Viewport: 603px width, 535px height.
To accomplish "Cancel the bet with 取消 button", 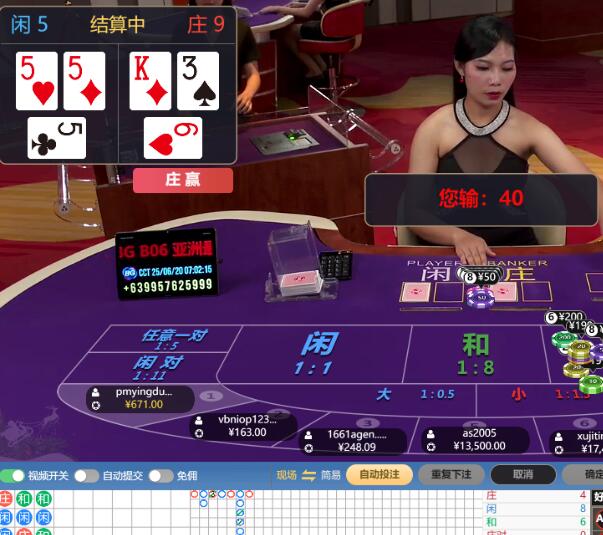I will [x=522, y=475].
